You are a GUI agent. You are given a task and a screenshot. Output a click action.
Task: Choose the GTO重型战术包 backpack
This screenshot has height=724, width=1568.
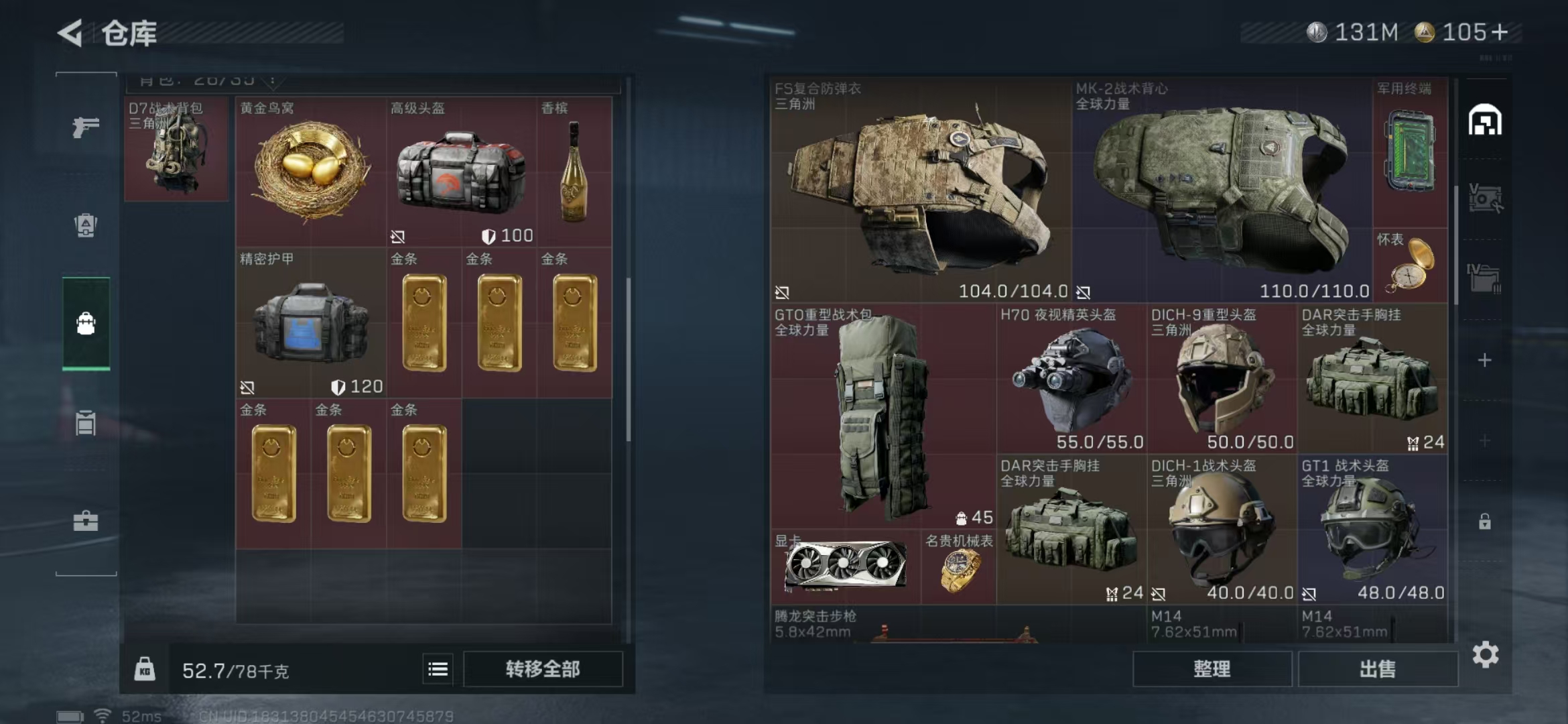pos(882,416)
